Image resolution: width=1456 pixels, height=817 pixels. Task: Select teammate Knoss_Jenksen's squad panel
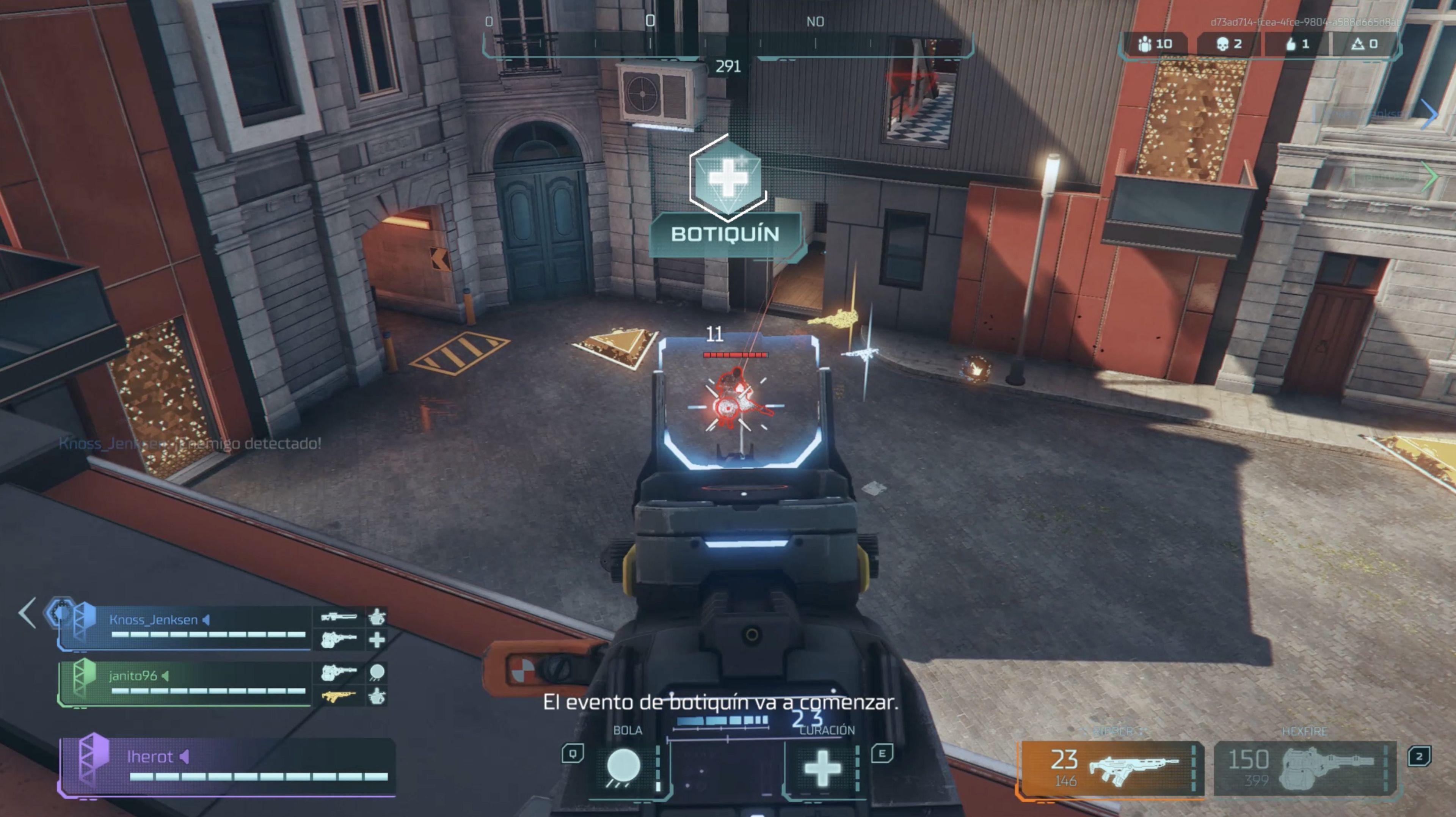187,627
